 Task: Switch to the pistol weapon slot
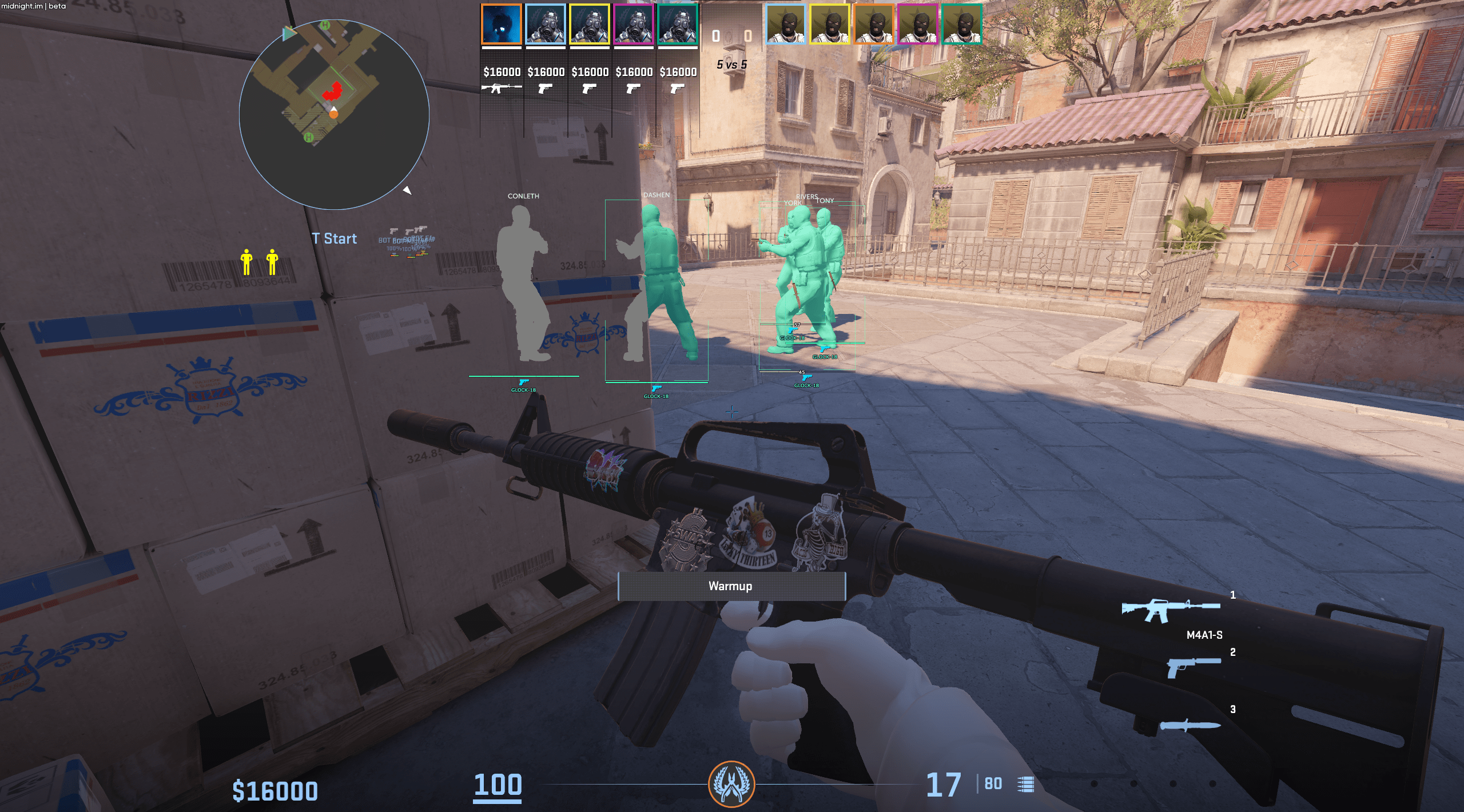pos(1193,667)
